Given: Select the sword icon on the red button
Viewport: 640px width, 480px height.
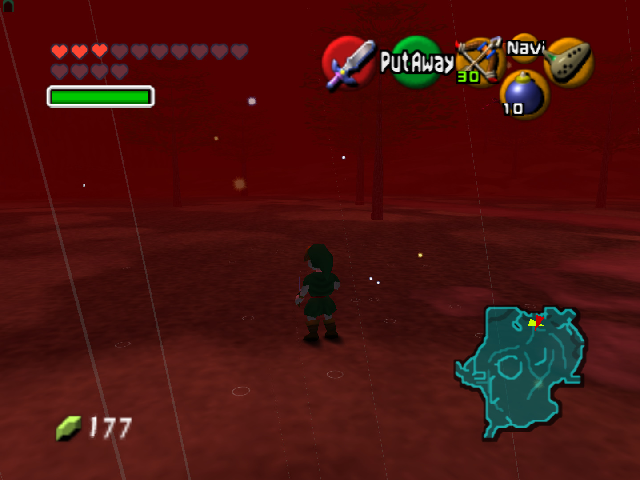Looking at the screenshot, I should click(x=348, y=62).
